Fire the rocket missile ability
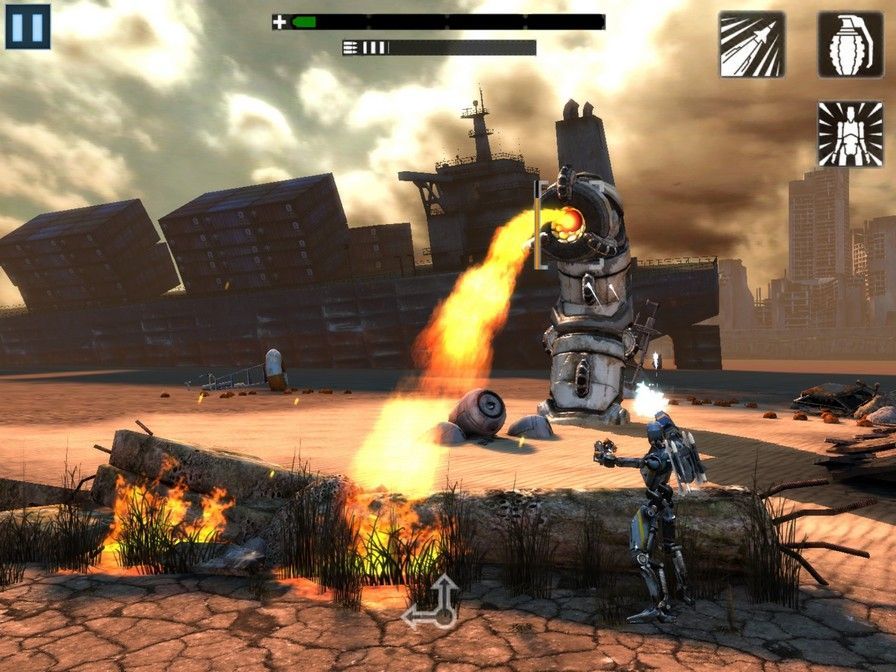This screenshot has width=896, height=672. click(752, 44)
